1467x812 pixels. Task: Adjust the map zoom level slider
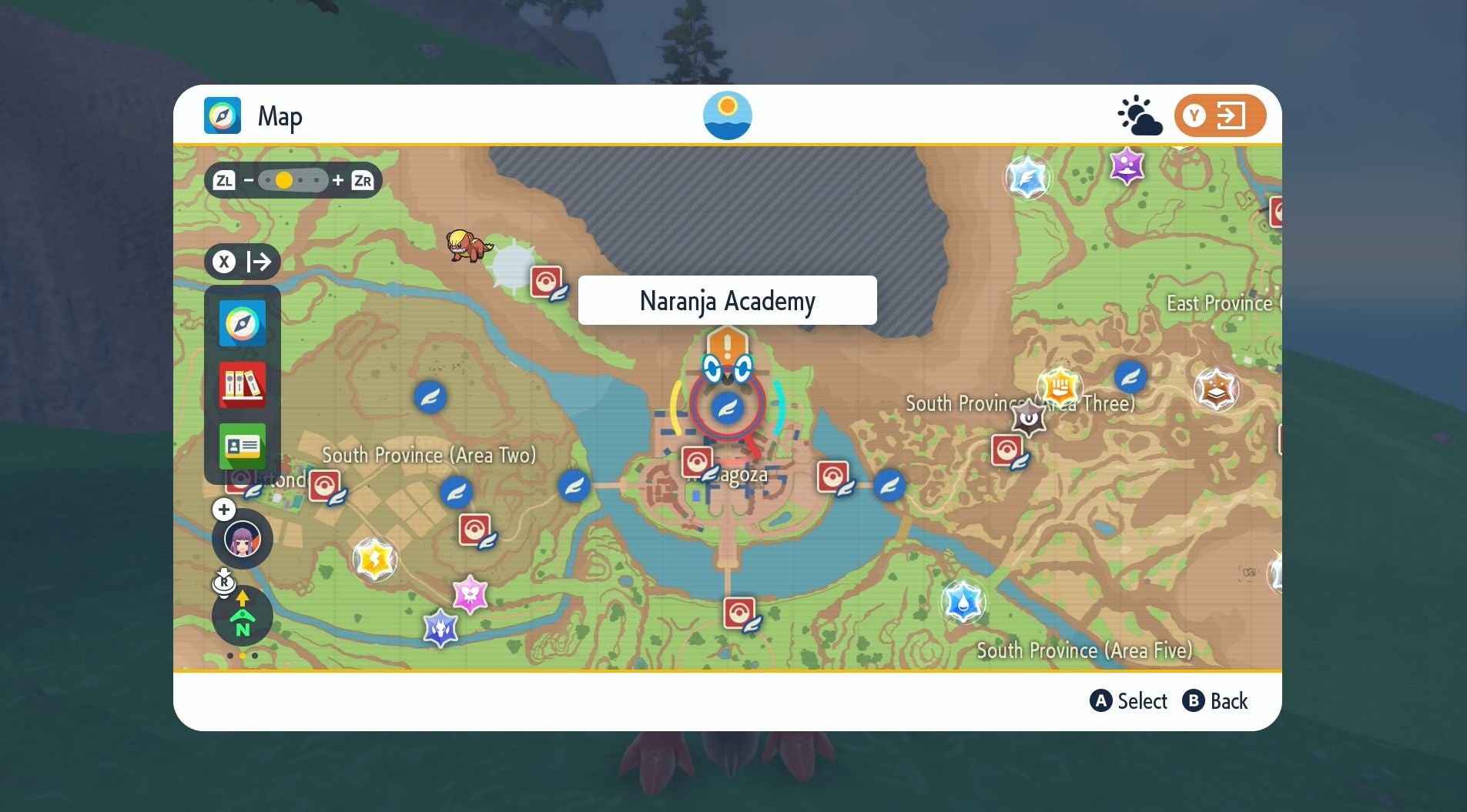pos(293,180)
